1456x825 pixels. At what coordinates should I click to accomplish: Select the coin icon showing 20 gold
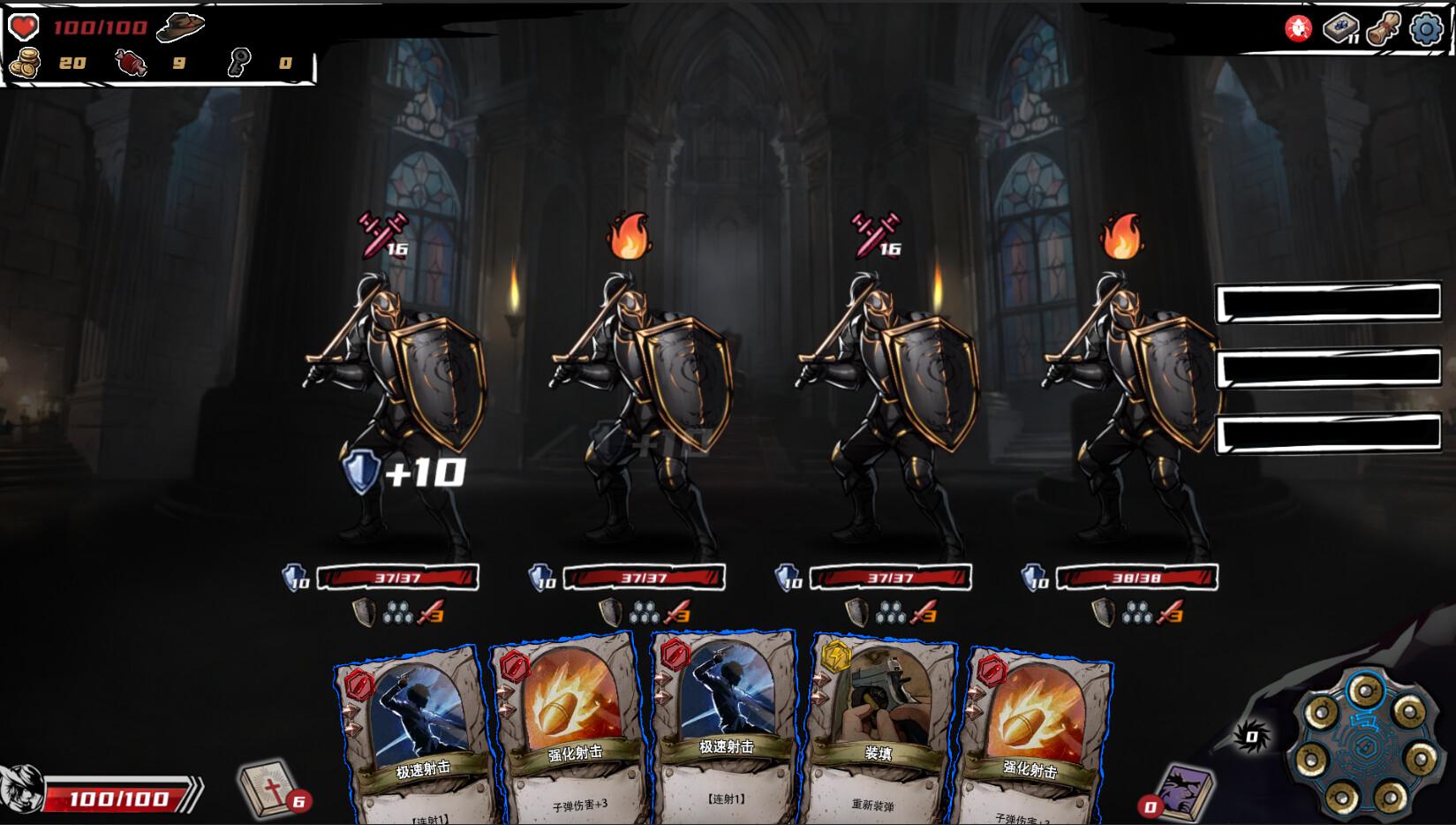[x=25, y=63]
